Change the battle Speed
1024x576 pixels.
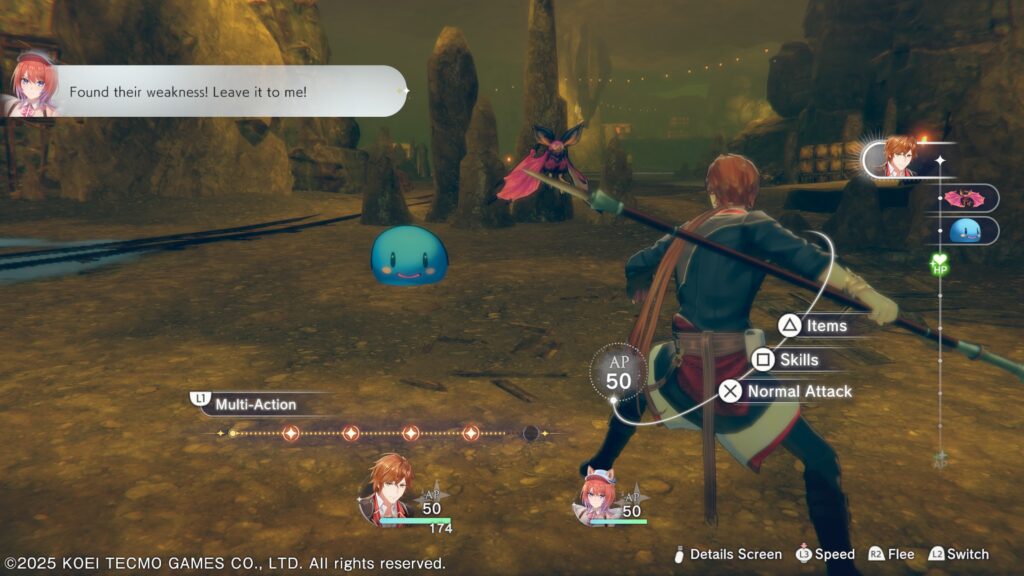pyautogui.click(x=825, y=554)
